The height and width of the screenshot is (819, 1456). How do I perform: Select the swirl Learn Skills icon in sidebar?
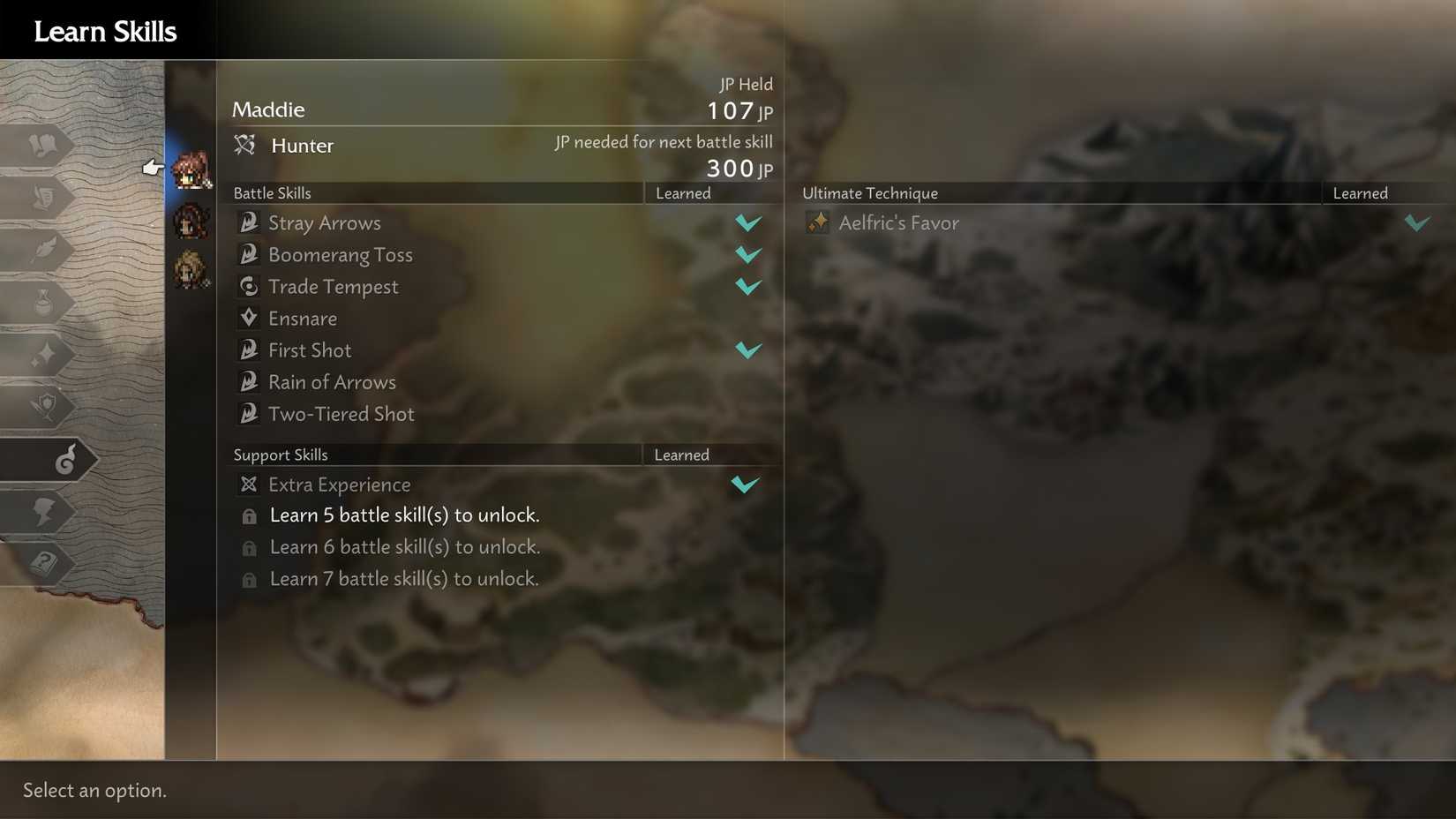pyautogui.click(x=49, y=459)
